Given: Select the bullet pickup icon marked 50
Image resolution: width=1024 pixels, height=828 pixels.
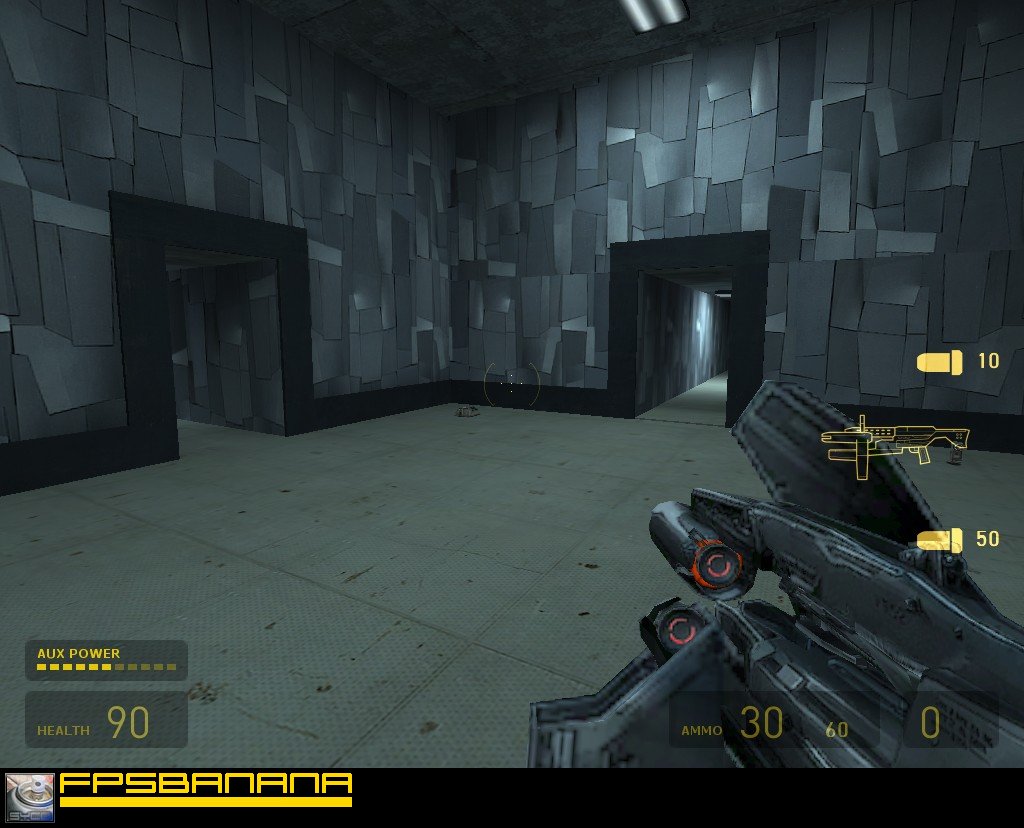Looking at the screenshot, I should (x=940, y=540).
